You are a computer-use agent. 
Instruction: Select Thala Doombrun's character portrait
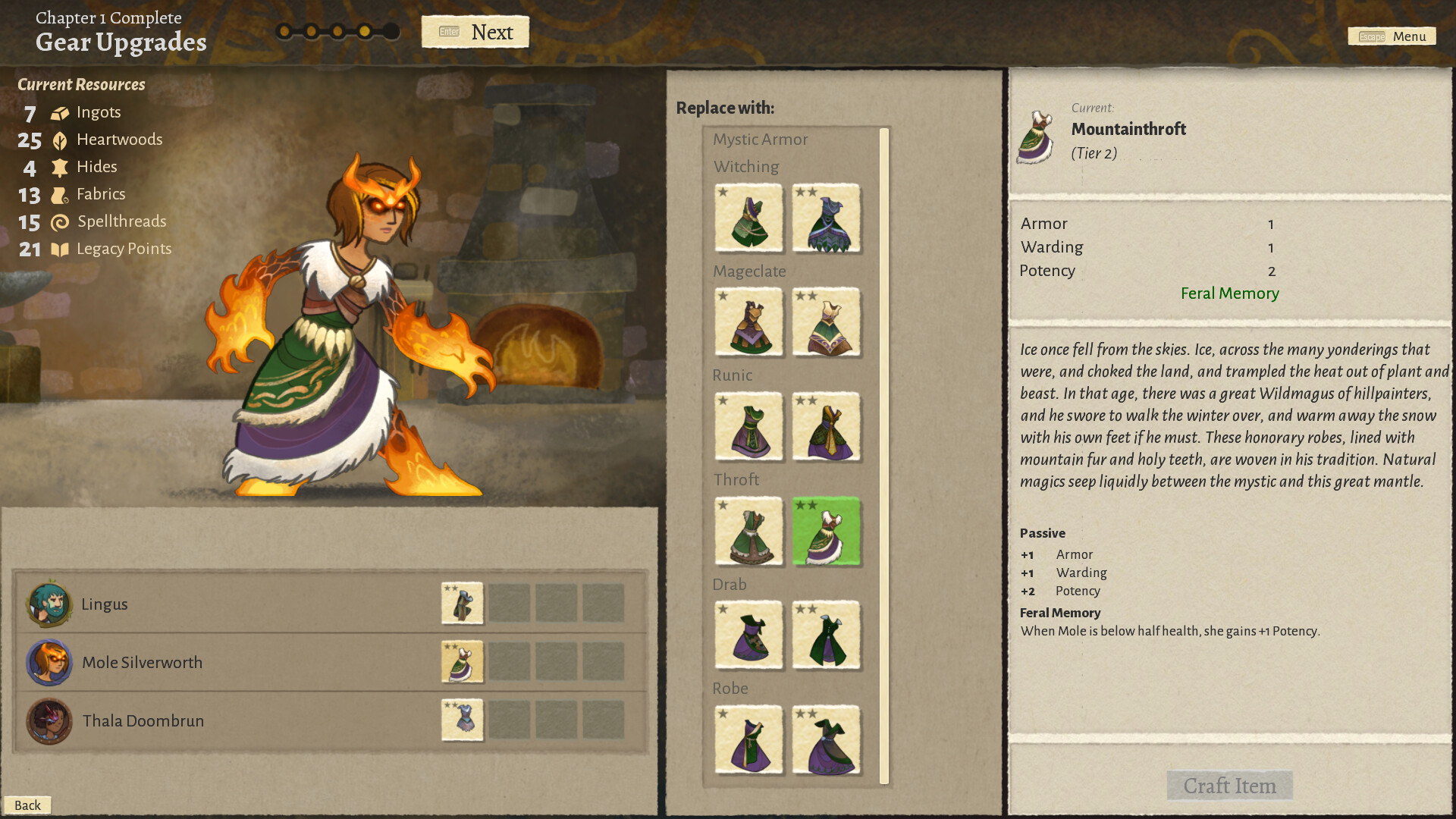(49, 721)
